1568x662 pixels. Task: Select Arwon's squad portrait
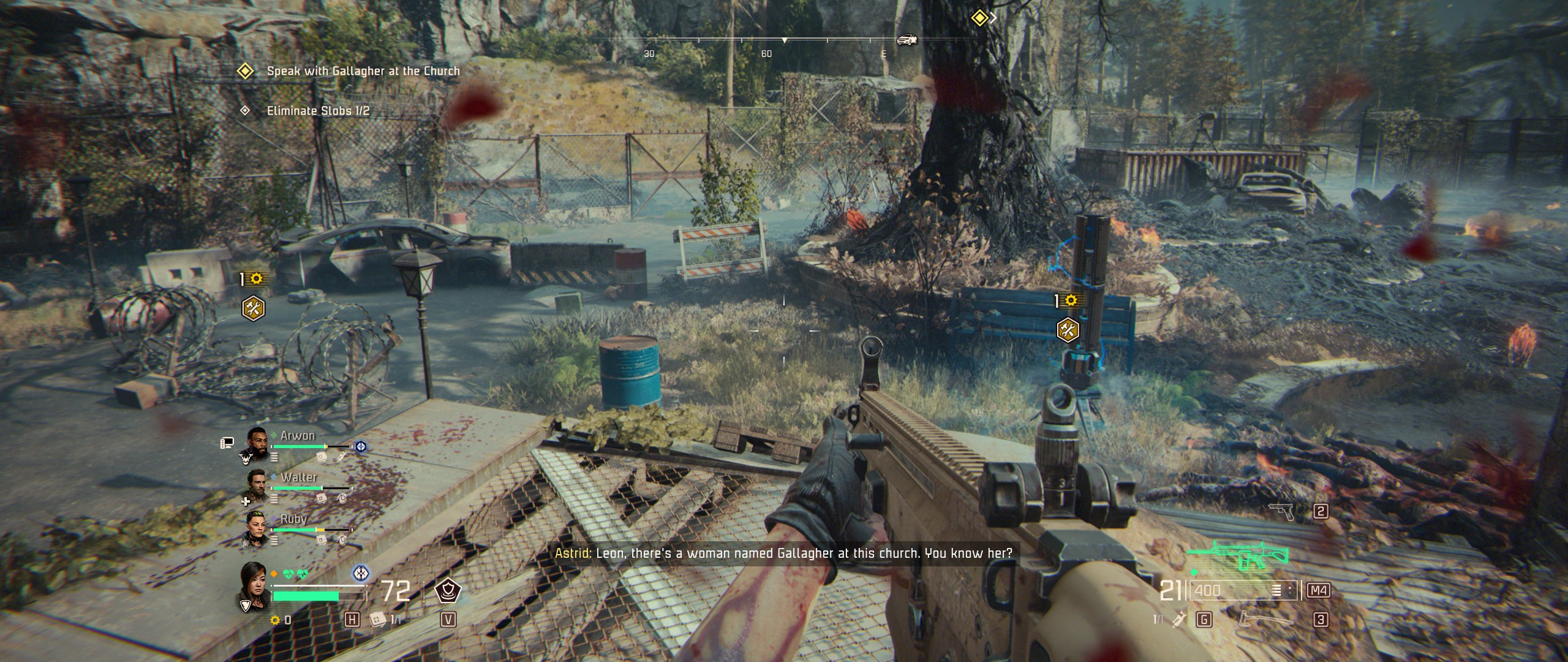click(257, 443)
